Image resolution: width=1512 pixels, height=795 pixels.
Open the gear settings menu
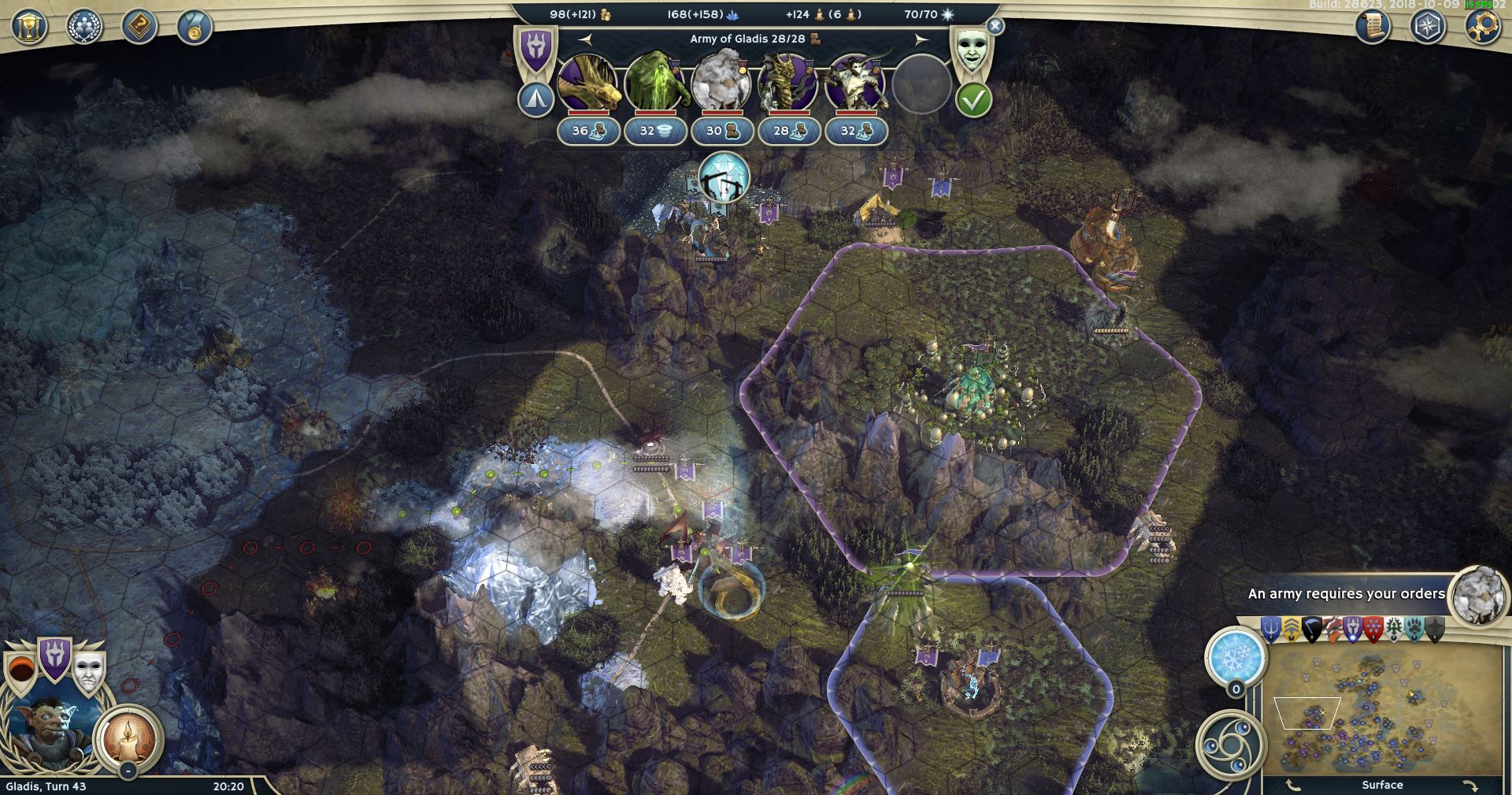point(1482,28)
